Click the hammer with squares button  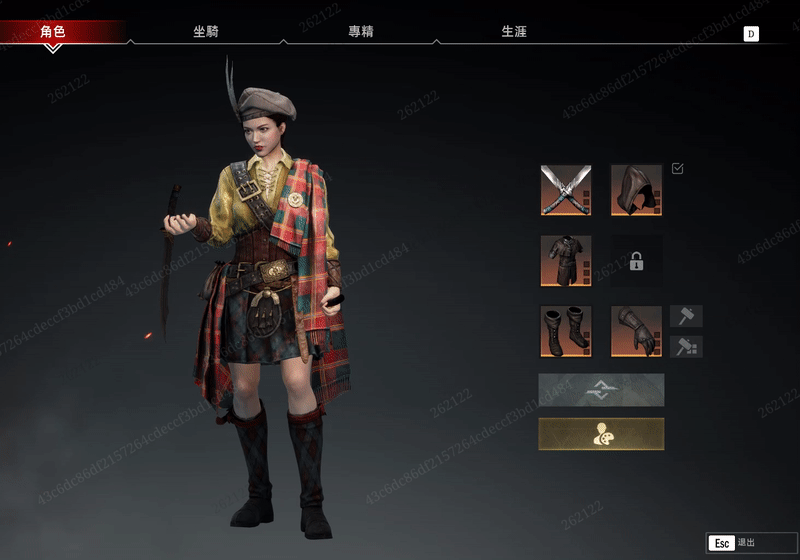pyautogui.click(x=686, y=346)
